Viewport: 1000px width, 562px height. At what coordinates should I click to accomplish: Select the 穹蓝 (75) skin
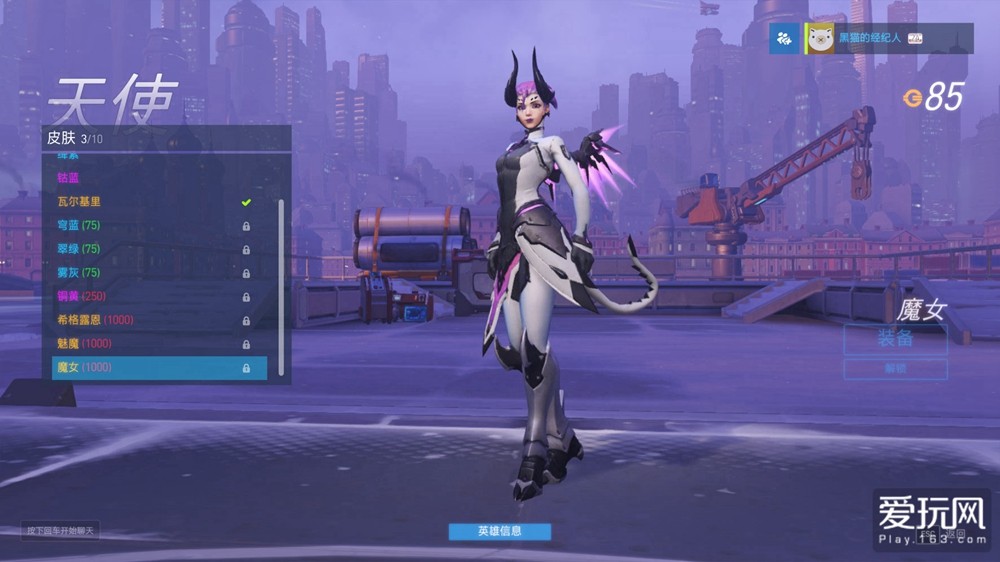[150, 225]
